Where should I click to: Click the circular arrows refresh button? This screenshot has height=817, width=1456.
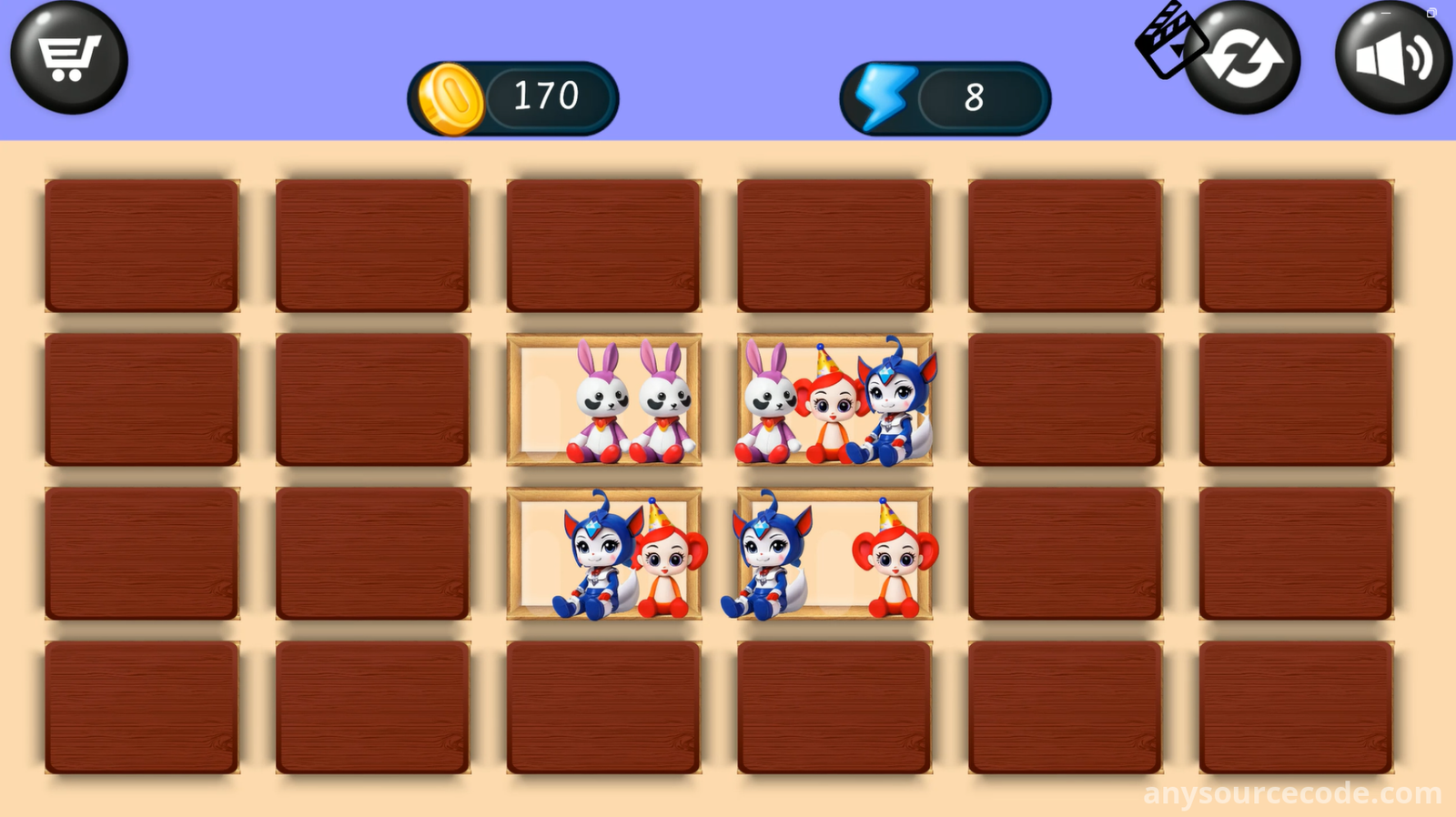pos(1243,59)
